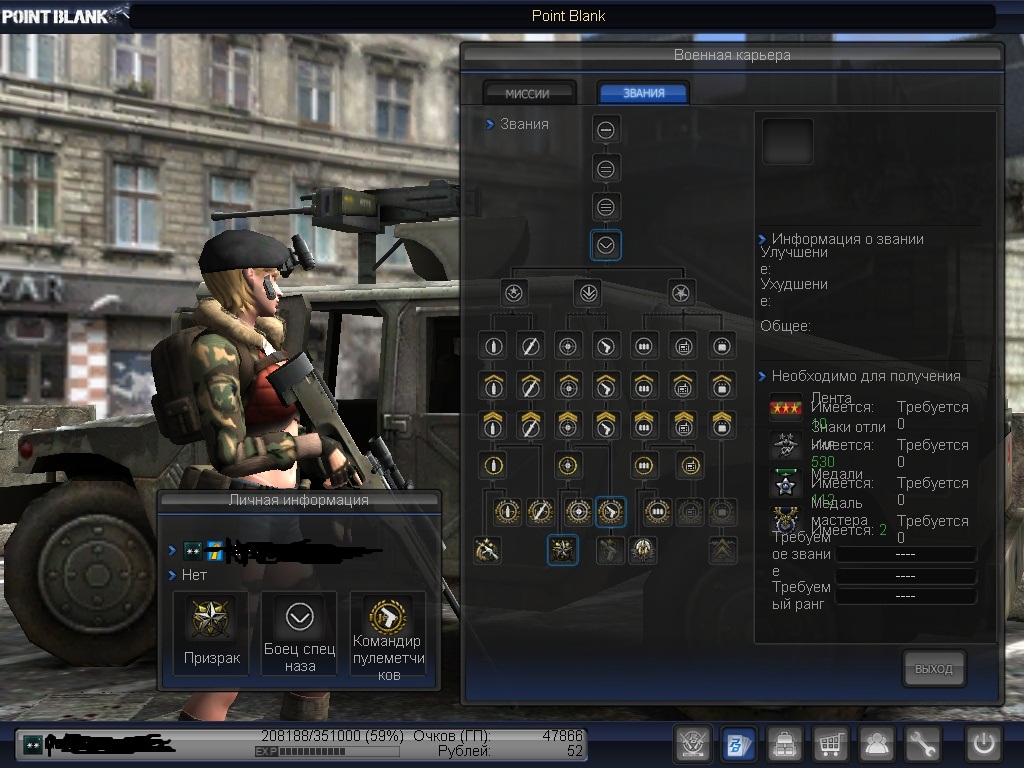
Task: Switch to the Миссии tab
Action: 528,93
